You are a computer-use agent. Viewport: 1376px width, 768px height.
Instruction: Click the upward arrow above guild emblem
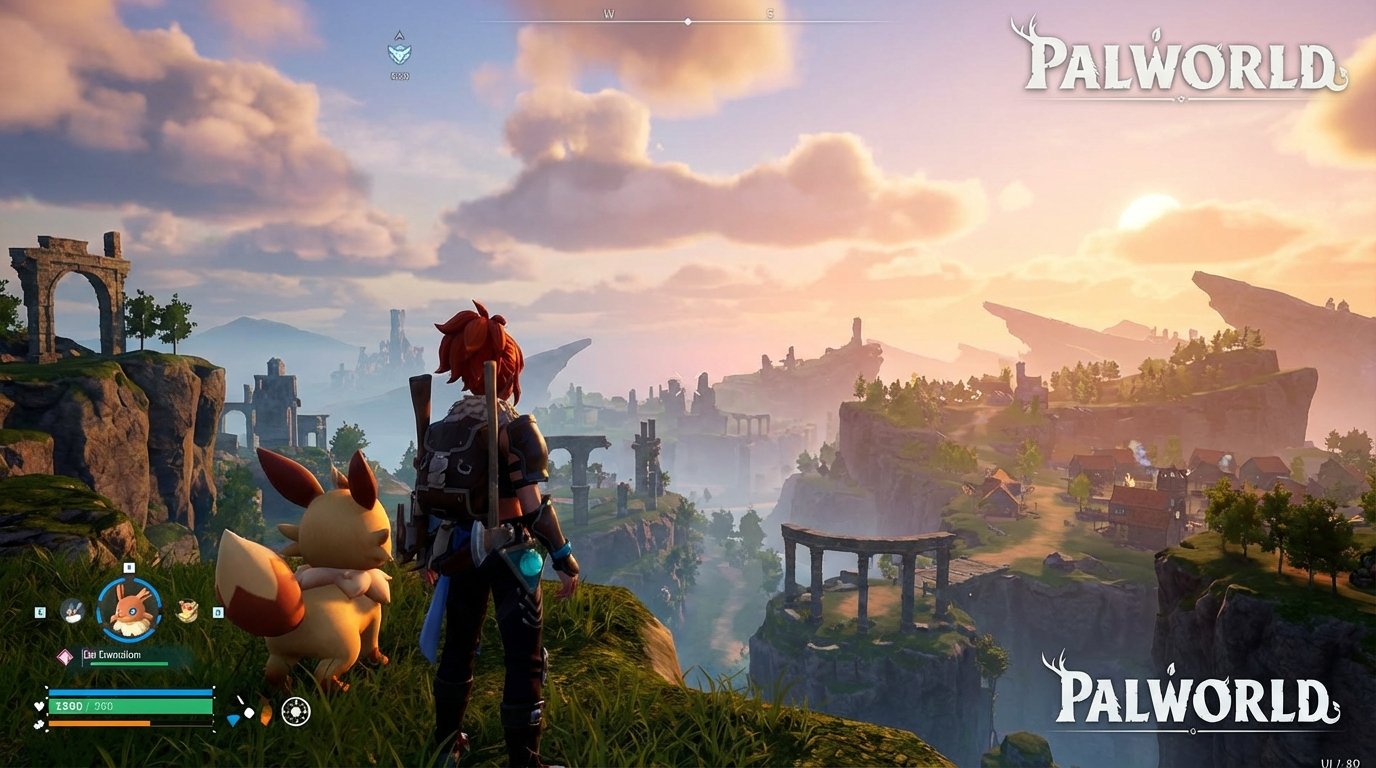tap(399, 35)
